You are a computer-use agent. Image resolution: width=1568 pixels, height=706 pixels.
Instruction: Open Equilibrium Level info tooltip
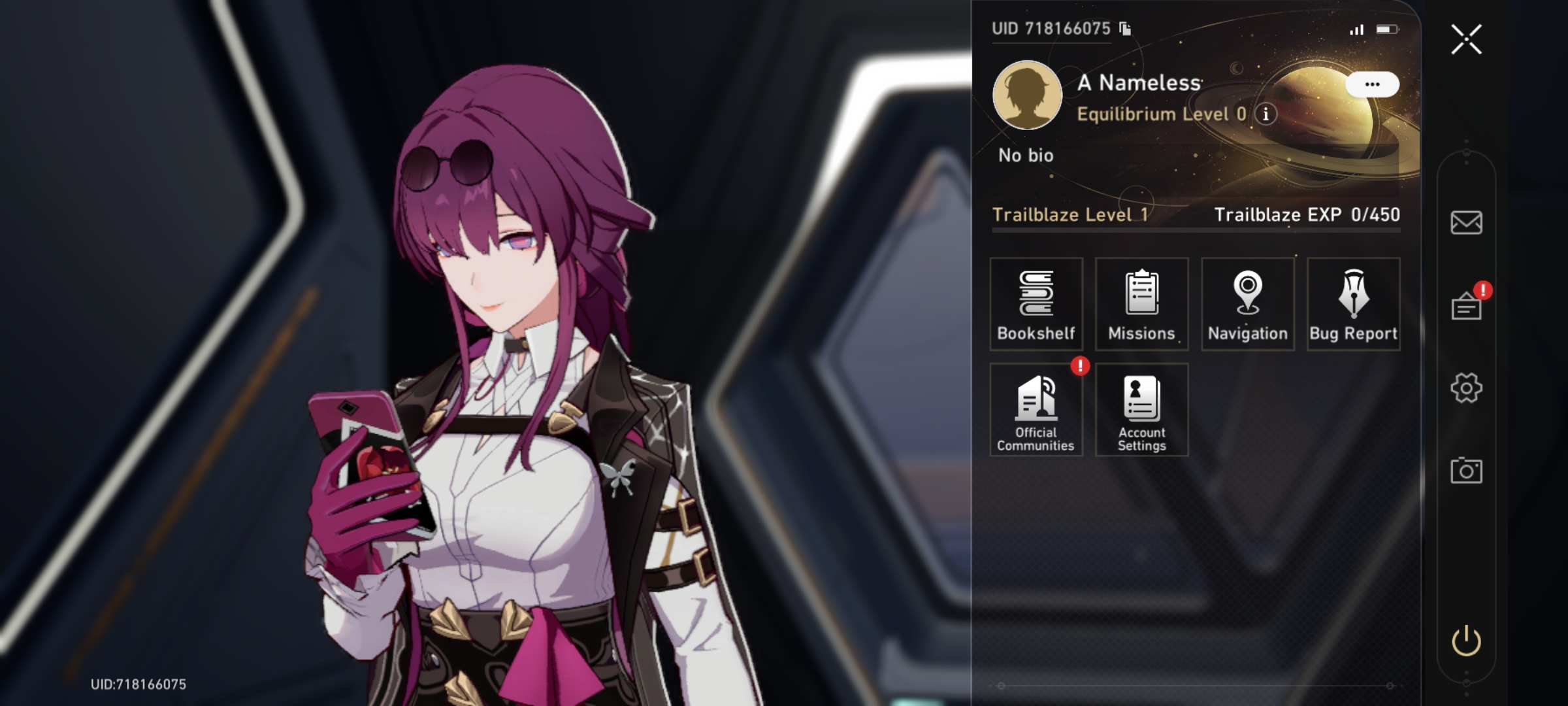[x=1266, y=115]
